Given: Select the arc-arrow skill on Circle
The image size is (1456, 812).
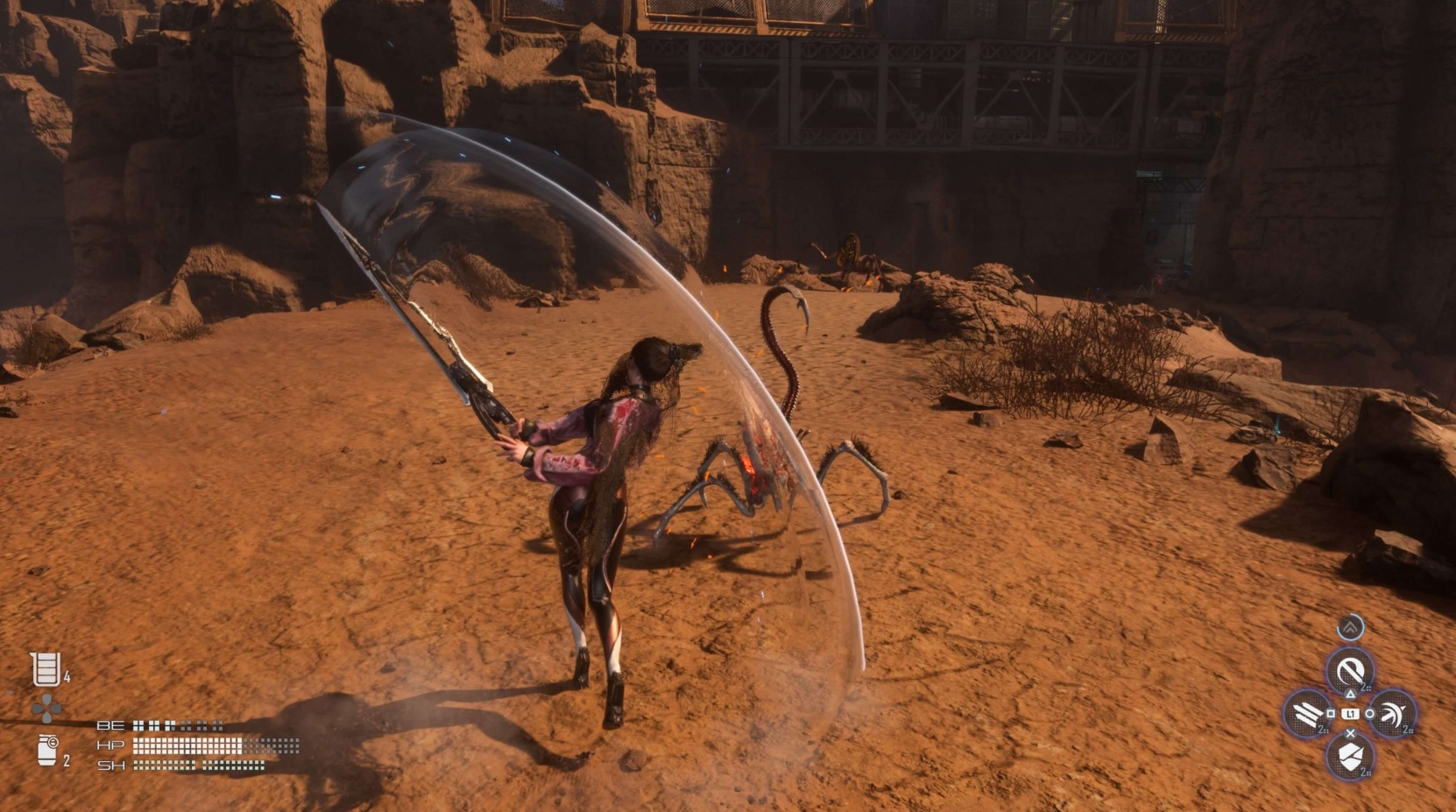Looking at the screenshot, I should pos(1393,714).
